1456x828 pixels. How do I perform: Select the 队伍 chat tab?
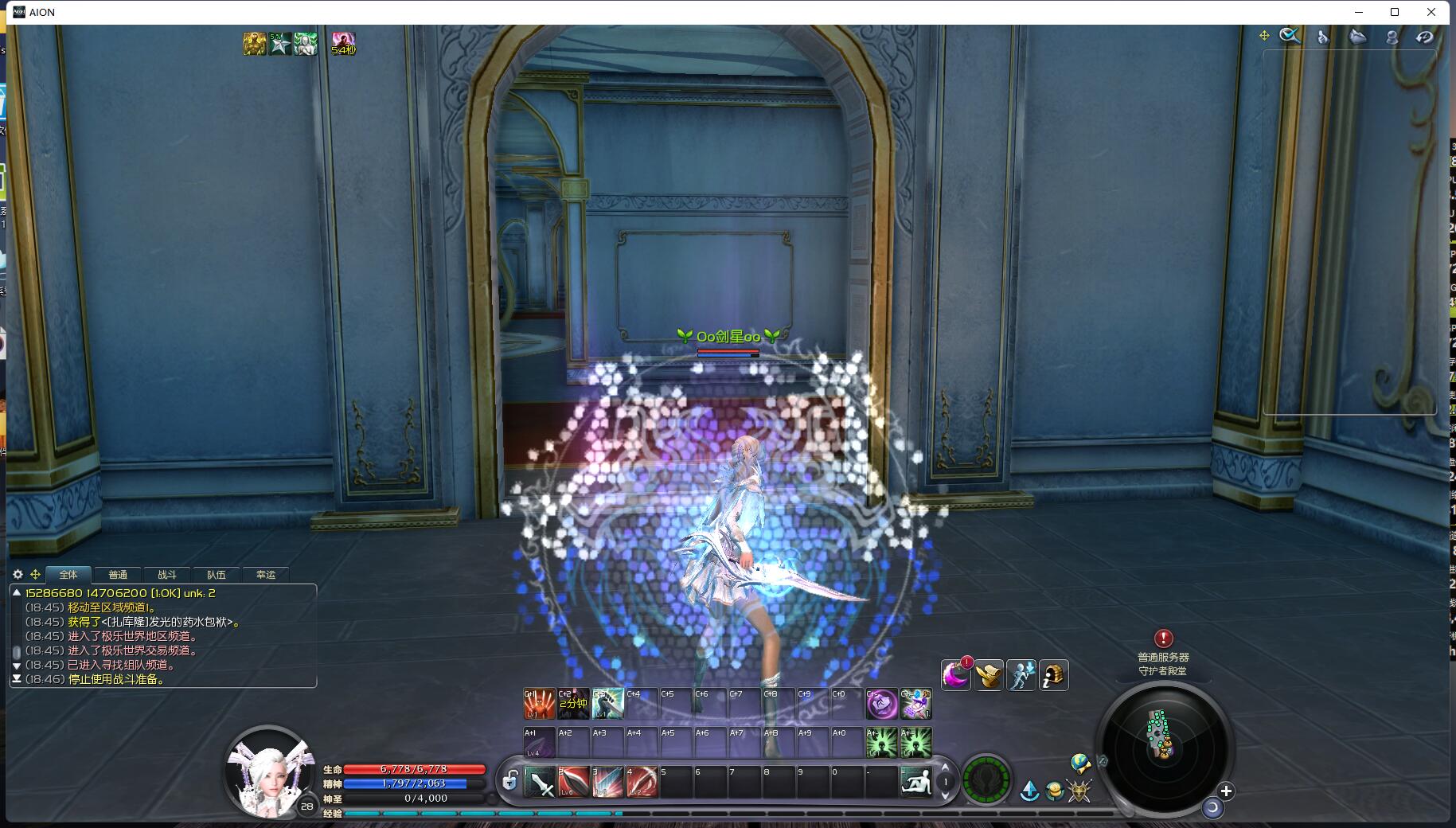pyautogui.click(x=217, y=575)
